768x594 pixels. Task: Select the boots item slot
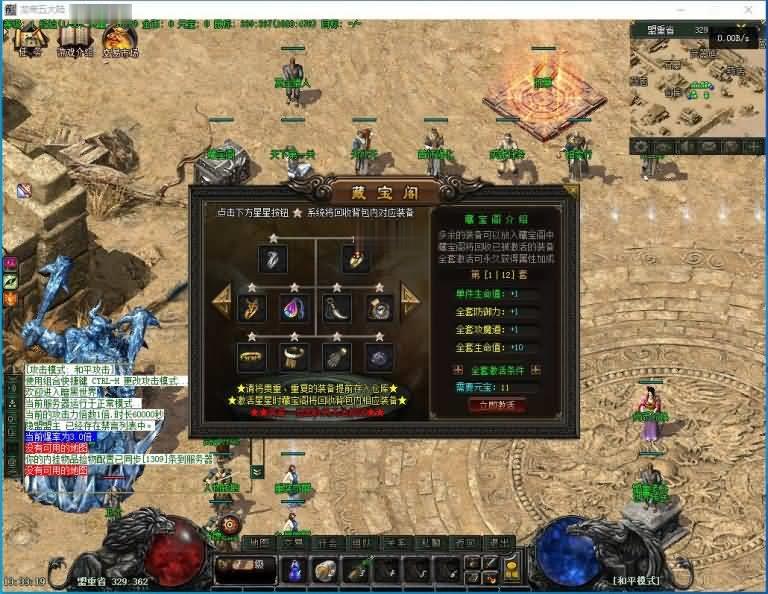tap(337, 357)
